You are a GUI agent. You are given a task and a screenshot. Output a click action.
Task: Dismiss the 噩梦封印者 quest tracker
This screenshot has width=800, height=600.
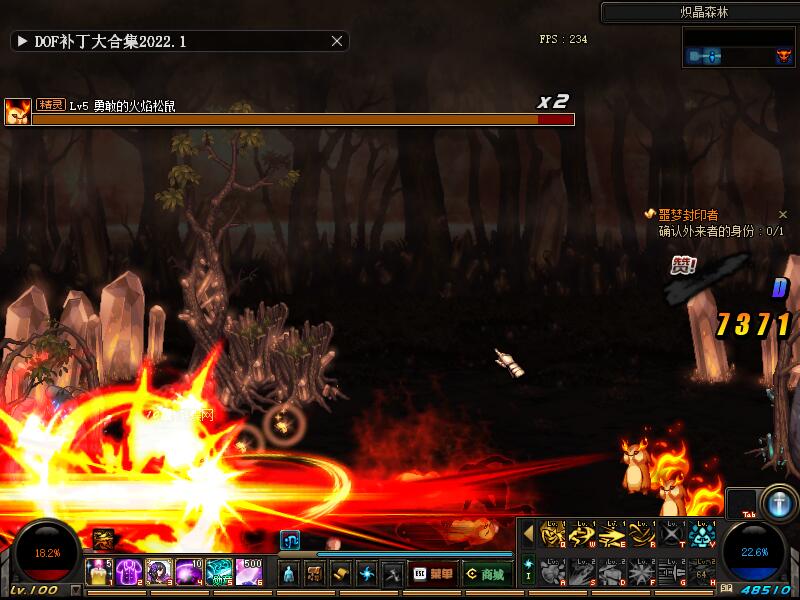point(783,215)
